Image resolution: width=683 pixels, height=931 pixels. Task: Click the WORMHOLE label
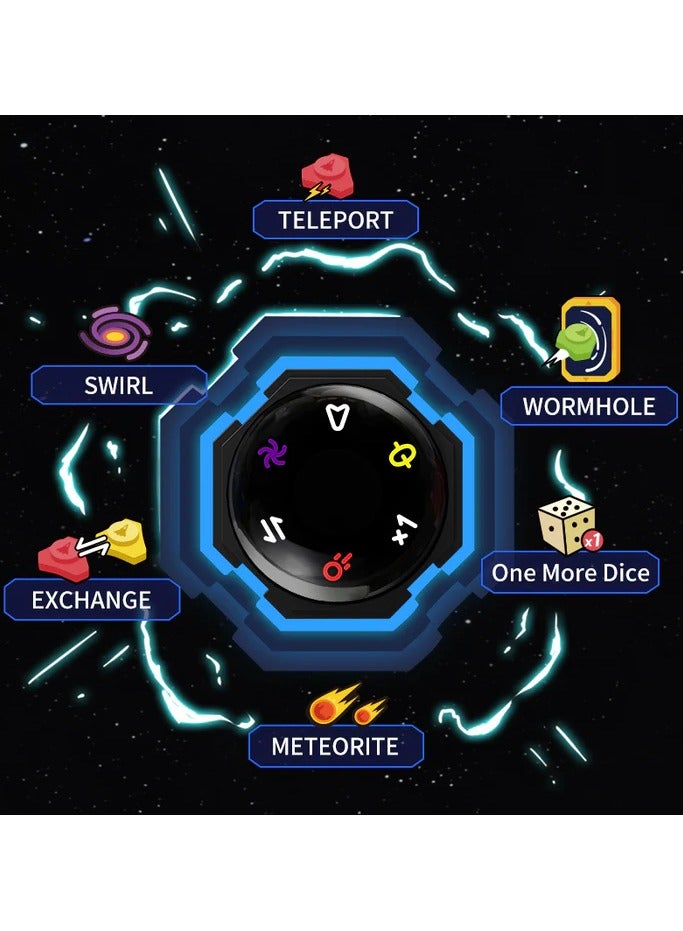pos(590,406)
